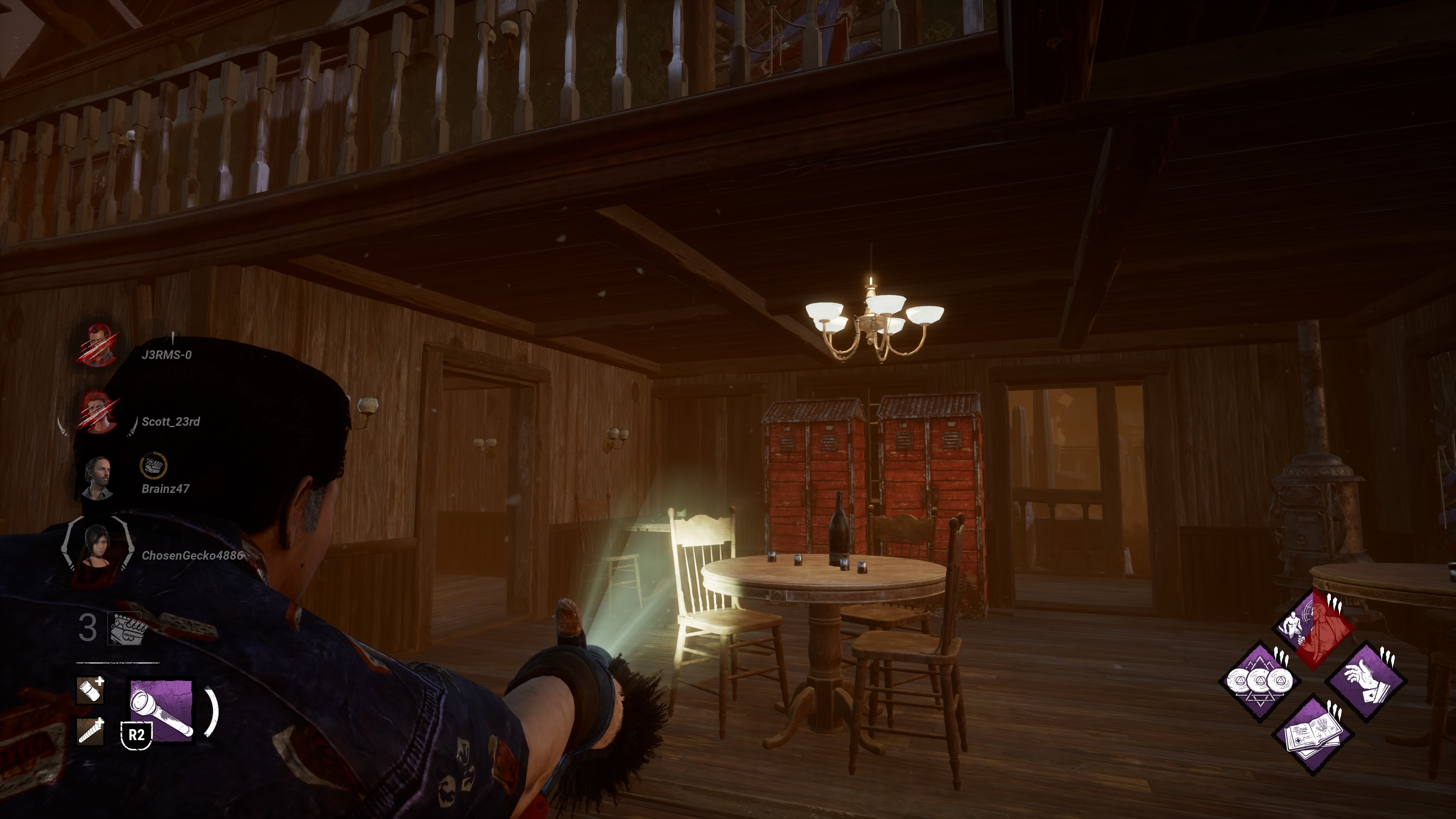Select the striped grip flashlight add-on

click(91, 731)
